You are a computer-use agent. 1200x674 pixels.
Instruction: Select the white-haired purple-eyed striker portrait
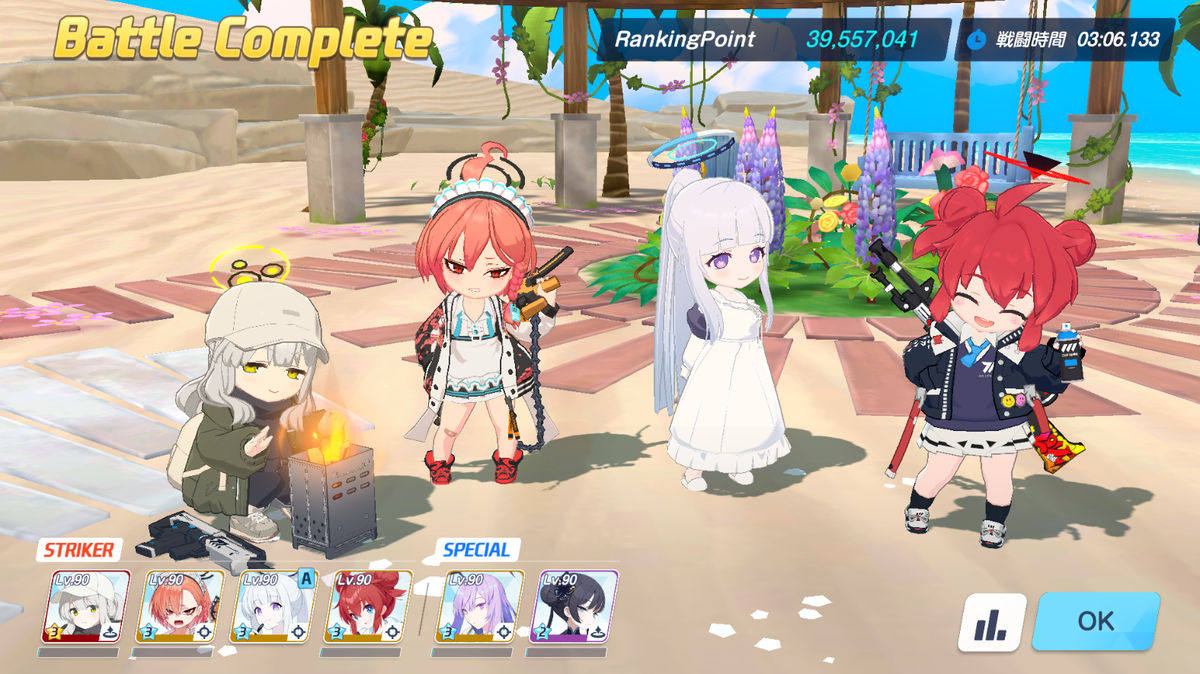pos(273,606)
